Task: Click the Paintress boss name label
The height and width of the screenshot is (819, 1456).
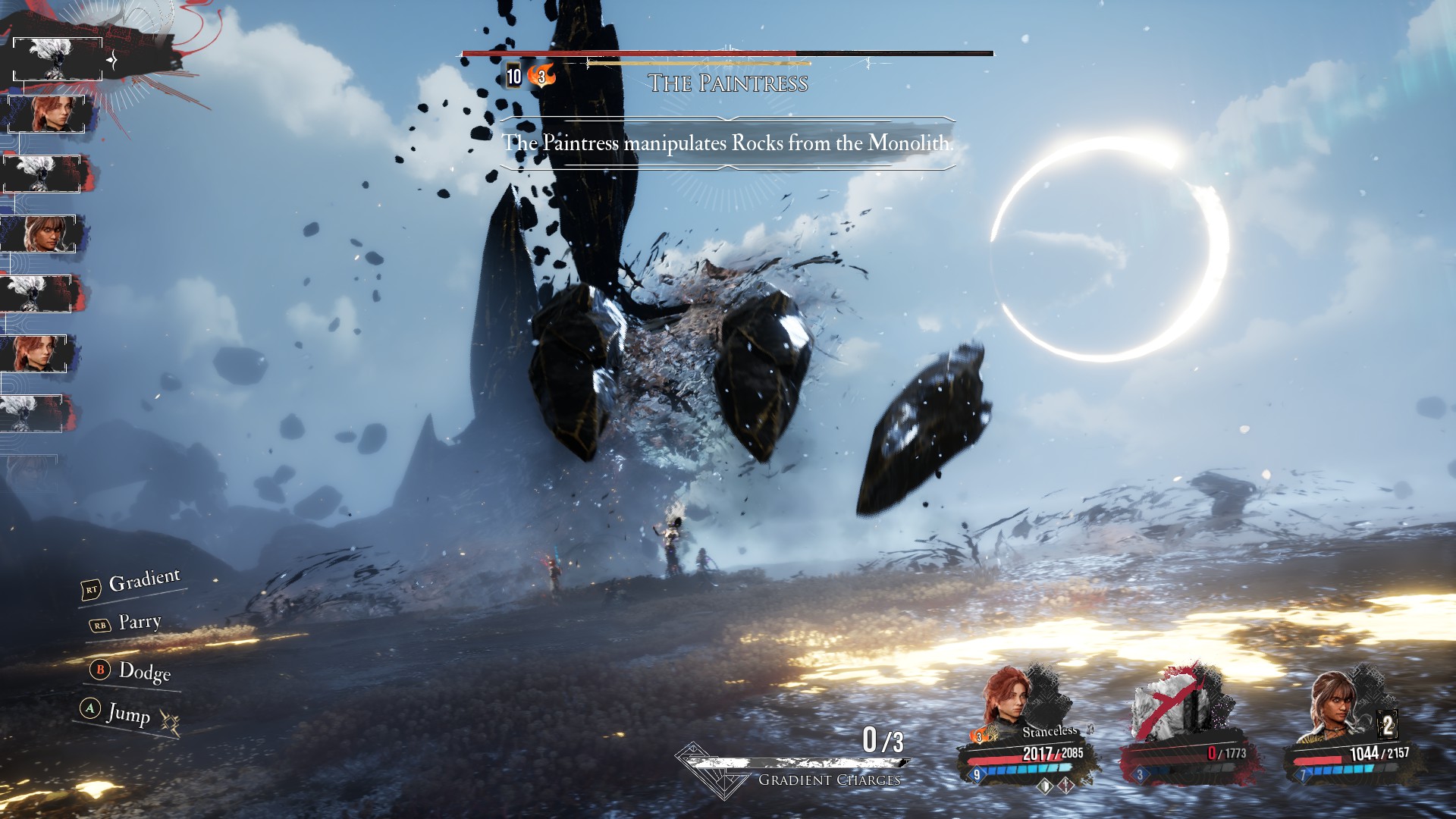Action: [x=728, y=83]
